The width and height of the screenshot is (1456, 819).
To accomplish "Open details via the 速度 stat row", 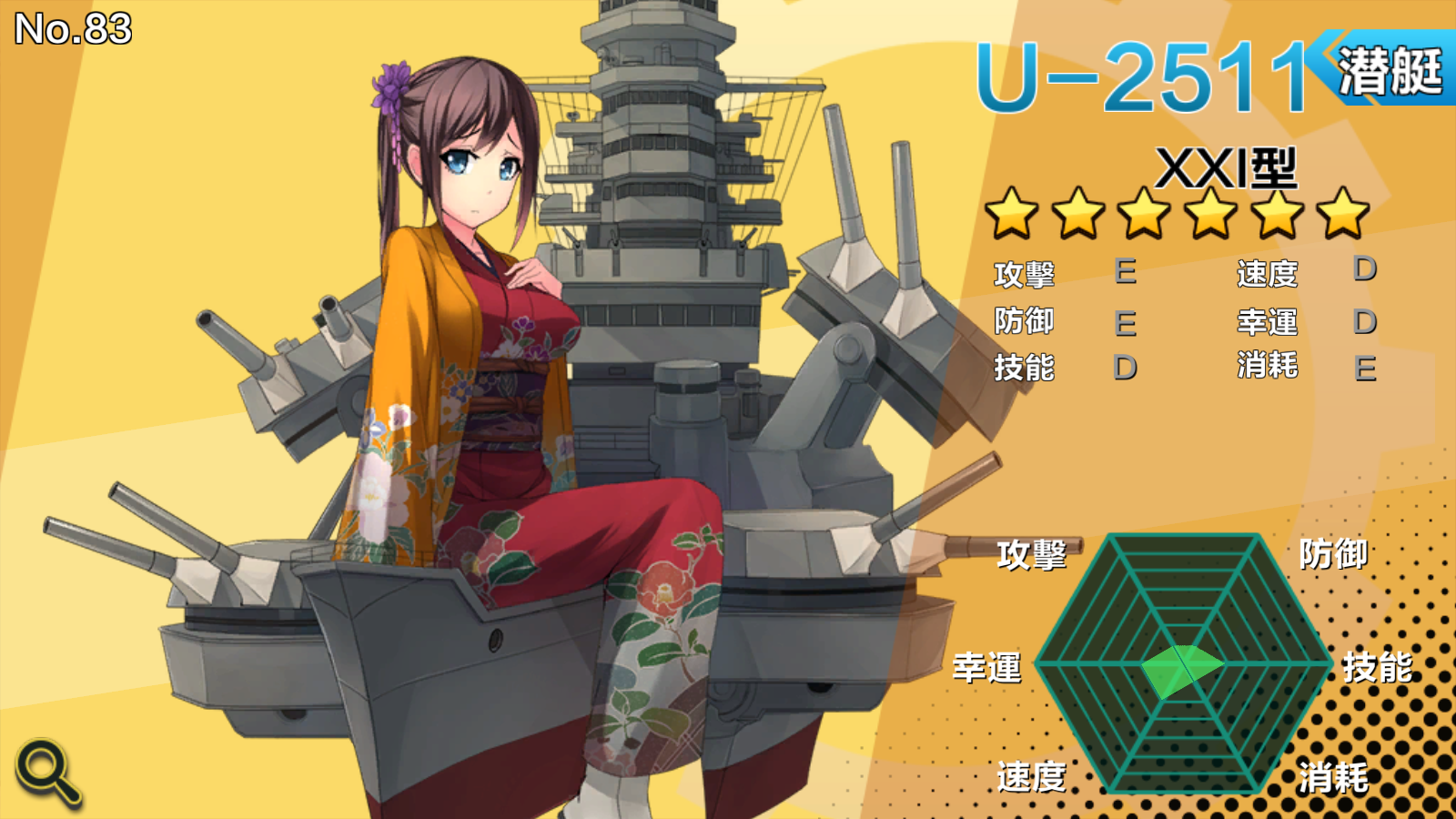I will 1268,272.
